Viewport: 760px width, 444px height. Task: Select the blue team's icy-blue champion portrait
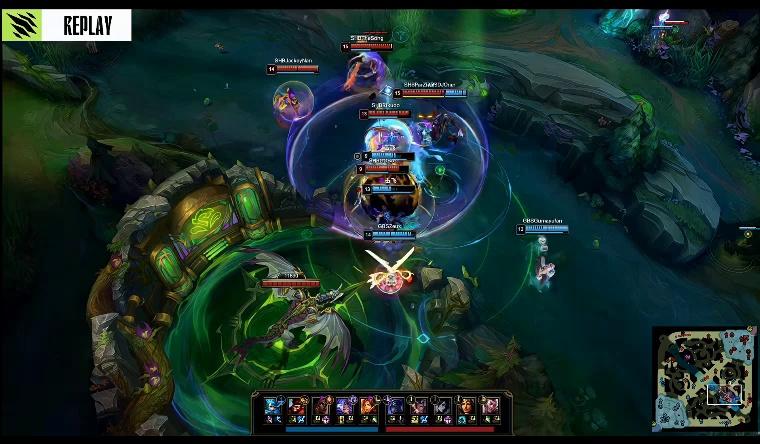272,406
